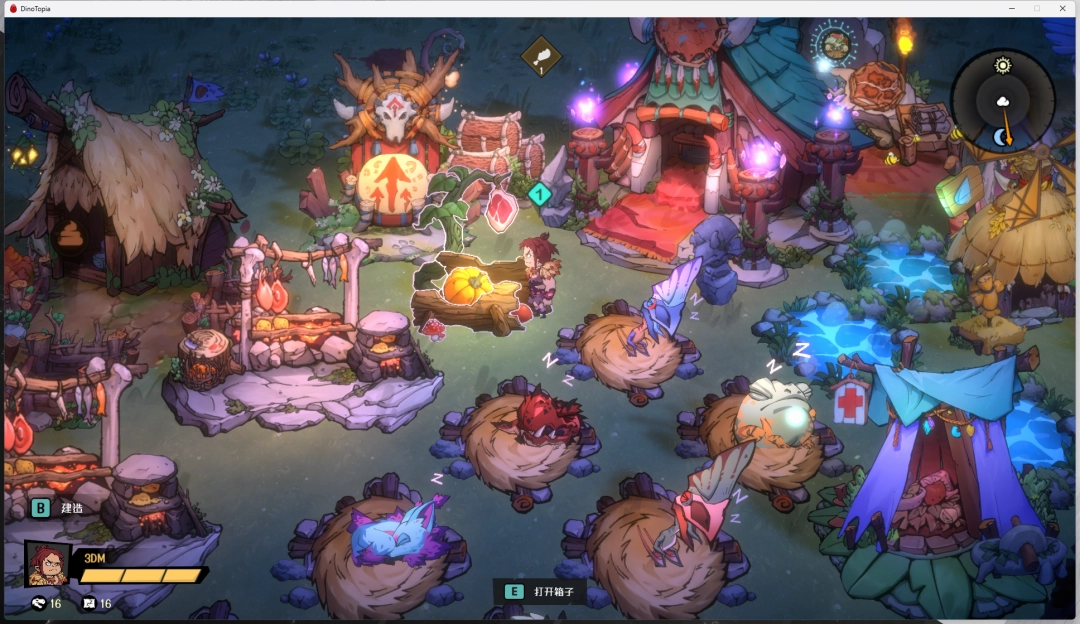Select the teal diamond marker numbered 1
1080x624 pixels.
coord(540,194)
